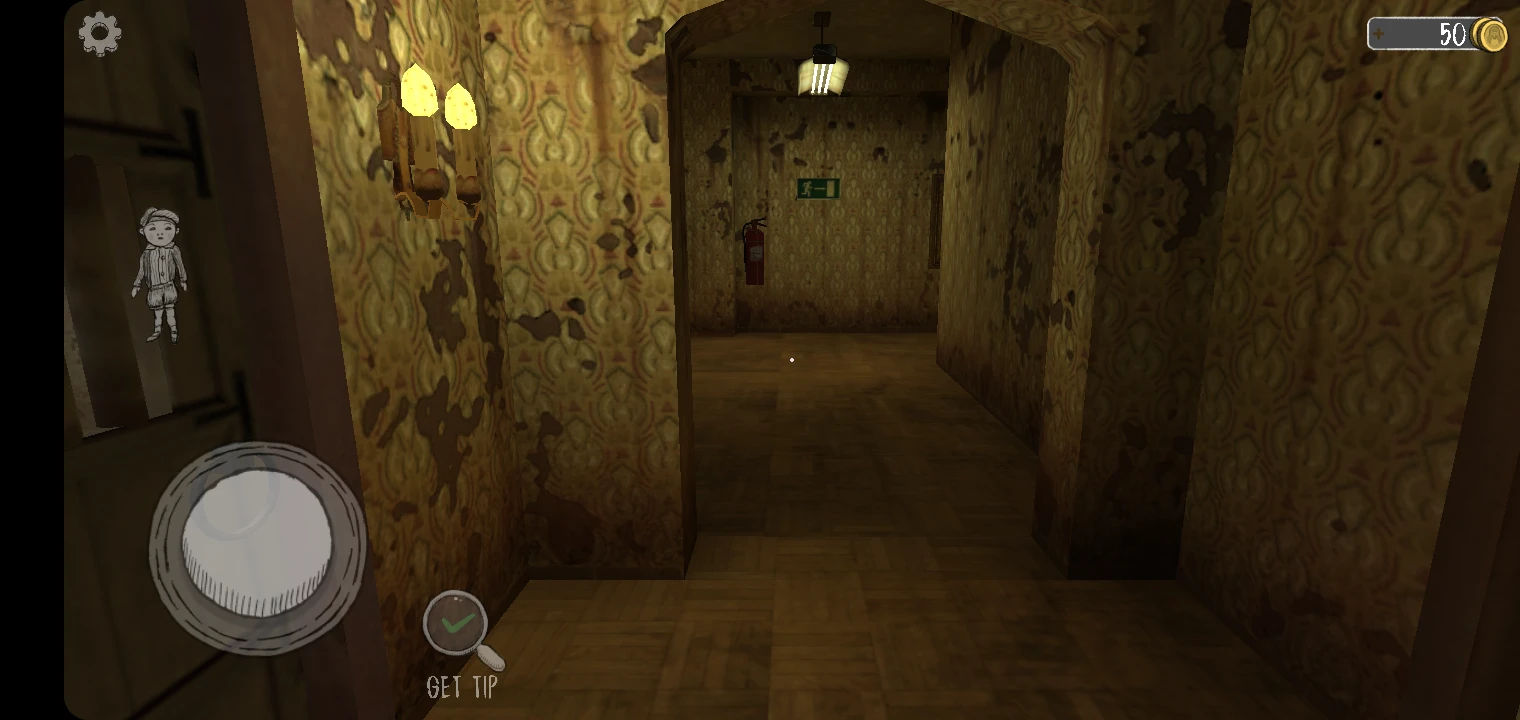This screenshot has height=720, width=1520.
Task: Tap the glowing collectible dot on floor
Action: (x=791, y=358)
